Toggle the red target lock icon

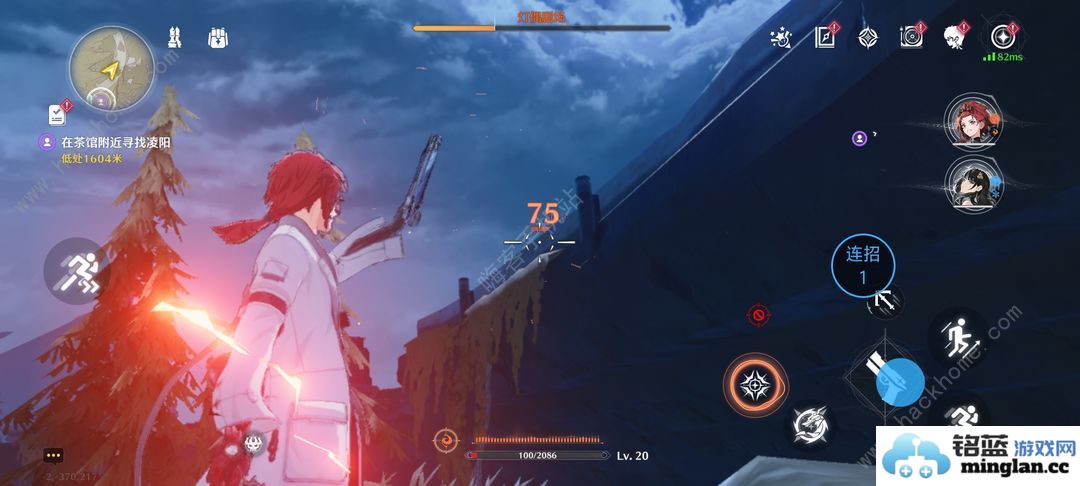[x=759, y=316]
